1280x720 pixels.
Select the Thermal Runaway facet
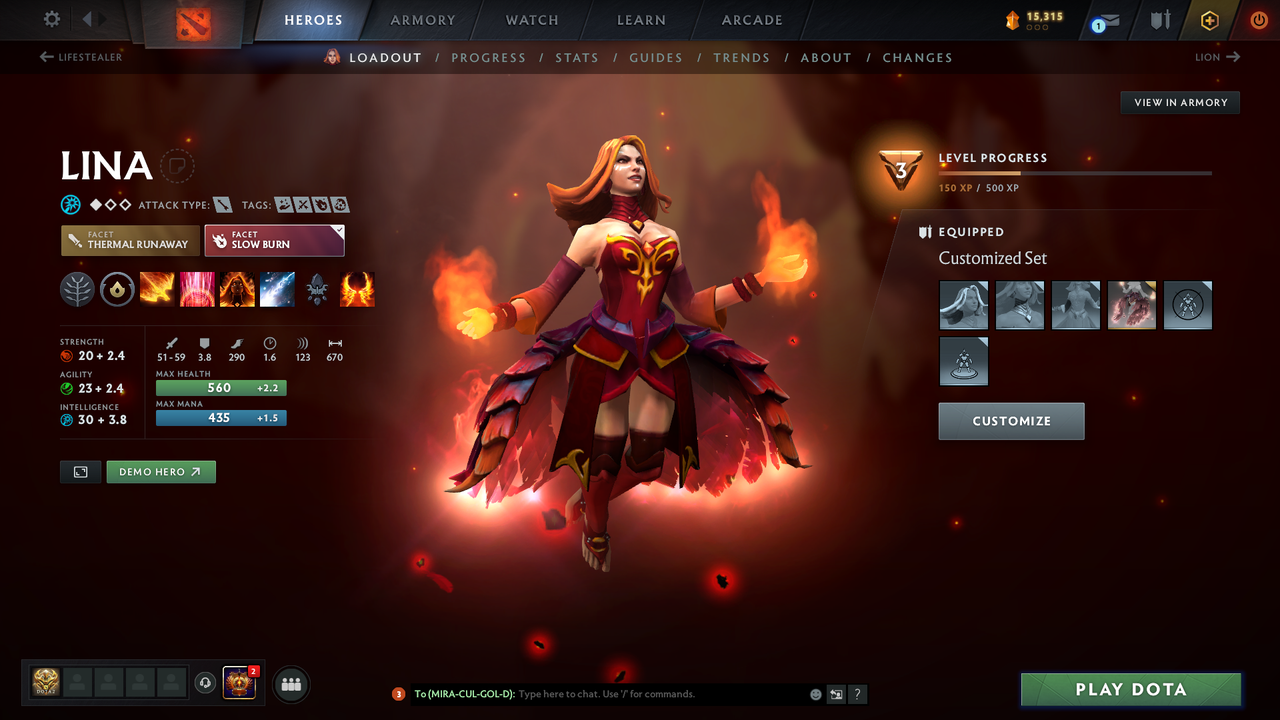[130, 240]
